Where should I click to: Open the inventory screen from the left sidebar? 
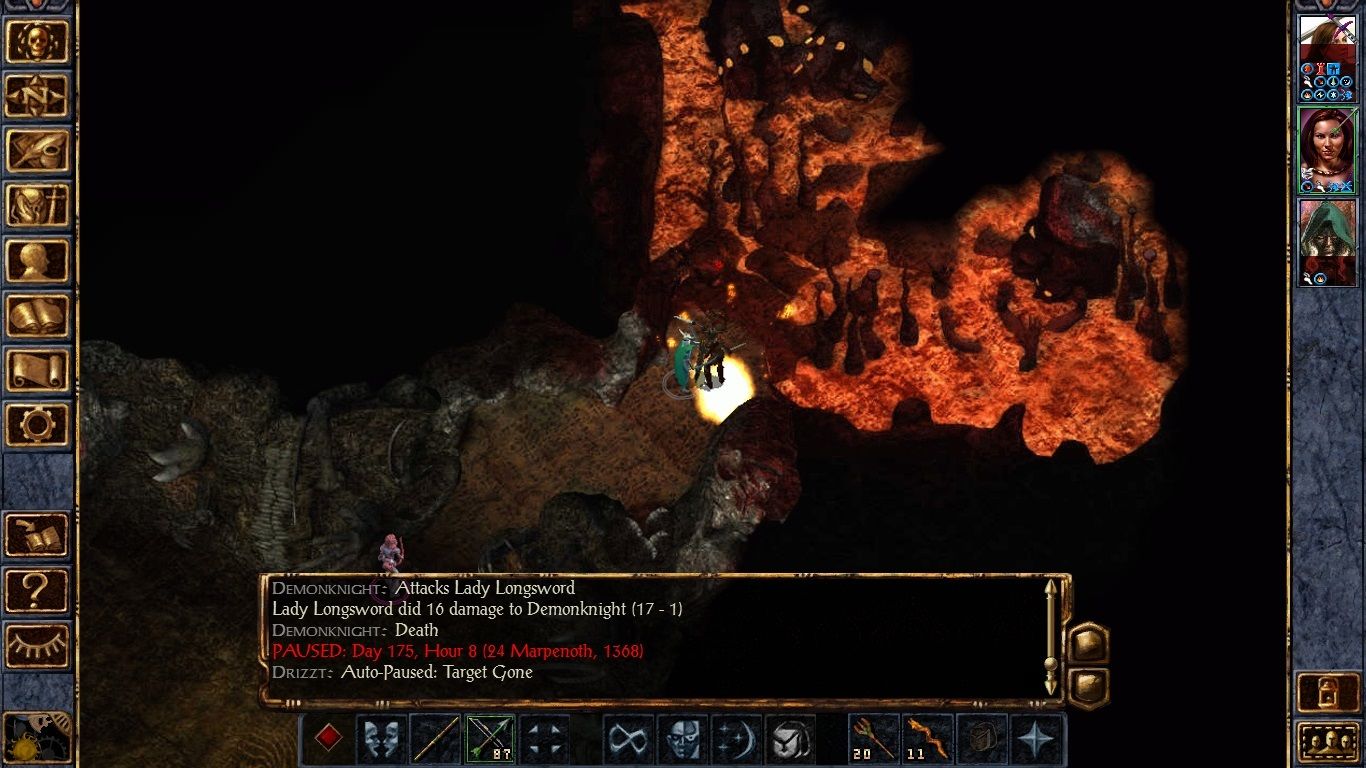tap(37, 206)
